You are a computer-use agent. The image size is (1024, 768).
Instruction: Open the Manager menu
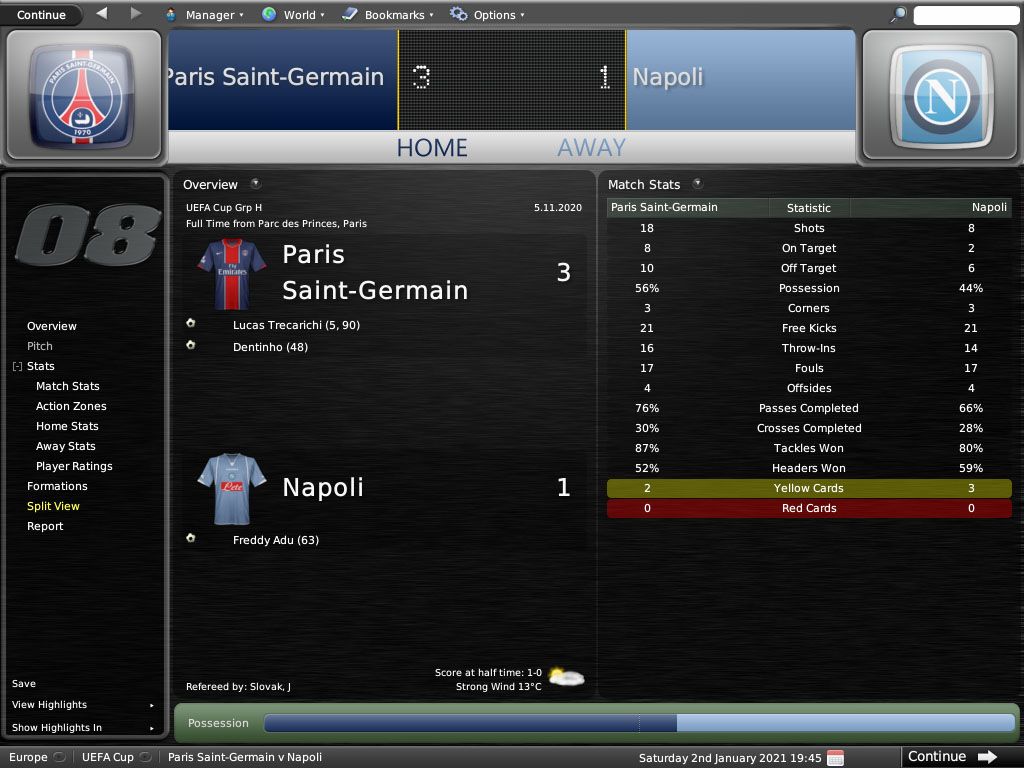204,15
